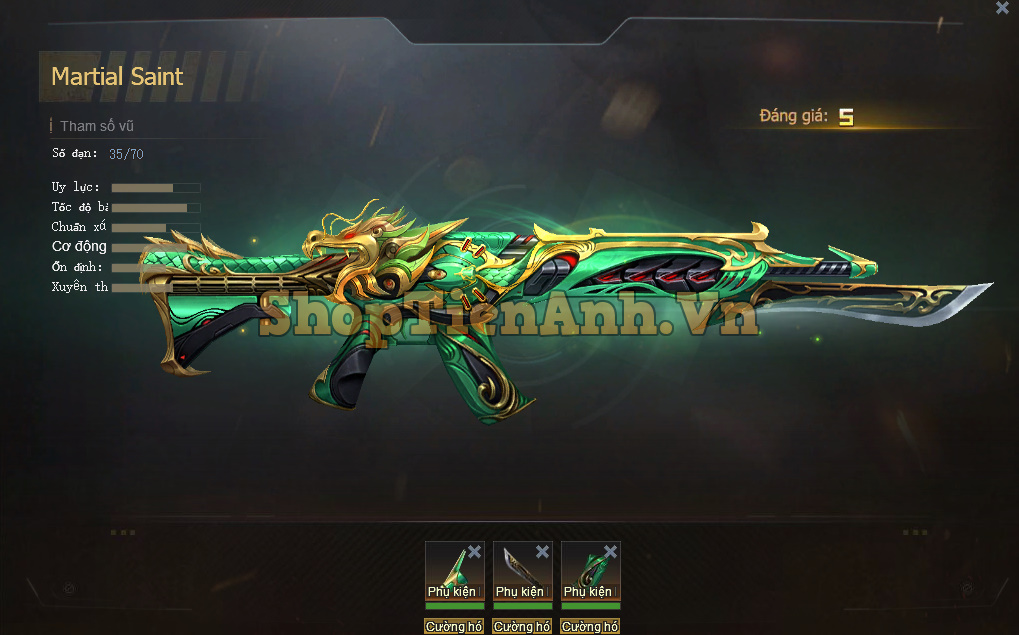Image resolution: width=1019 pixels, height=635 pixels.
Task: Remove the bayonet blade accessory
Action: coord(542,552)
